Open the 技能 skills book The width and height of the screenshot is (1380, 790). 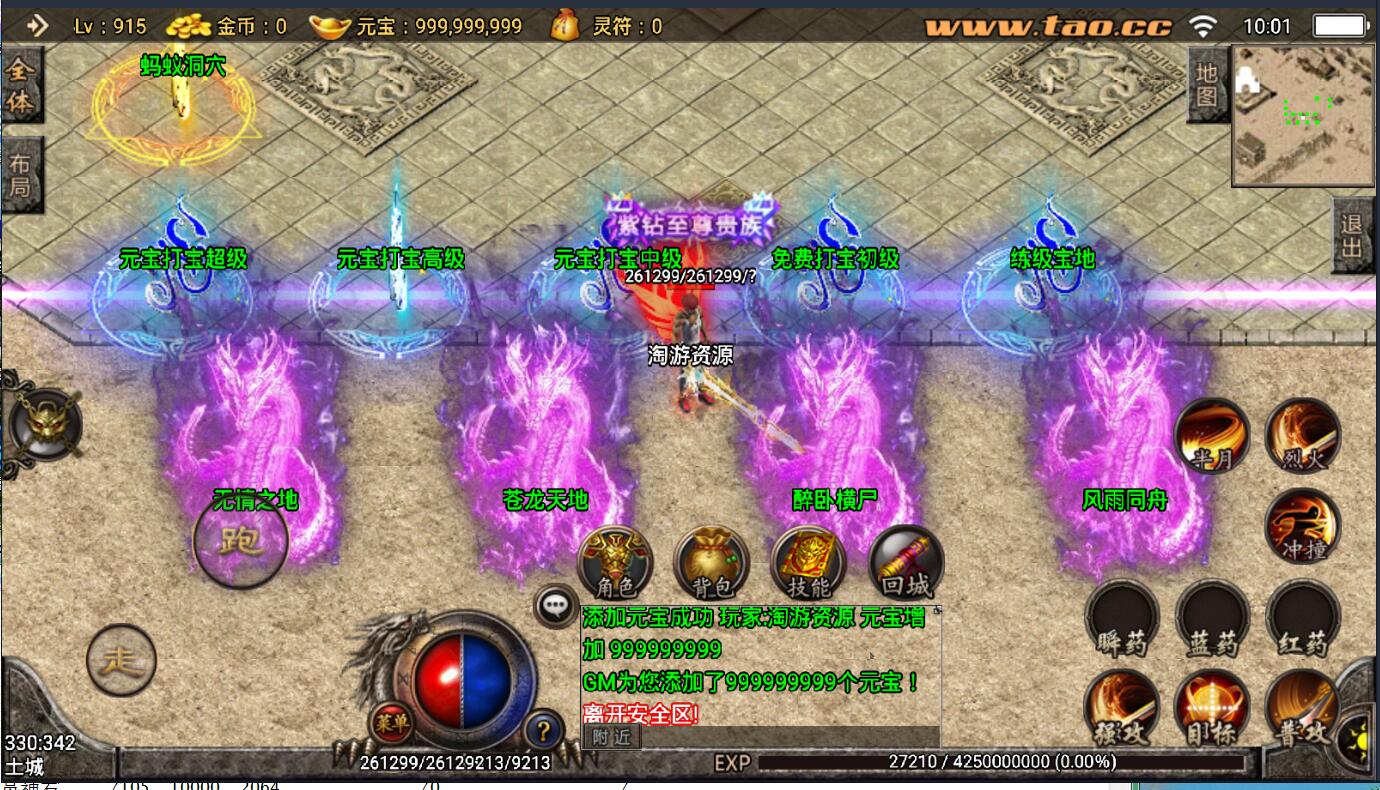pyautogui.click(x=808, y=564)
